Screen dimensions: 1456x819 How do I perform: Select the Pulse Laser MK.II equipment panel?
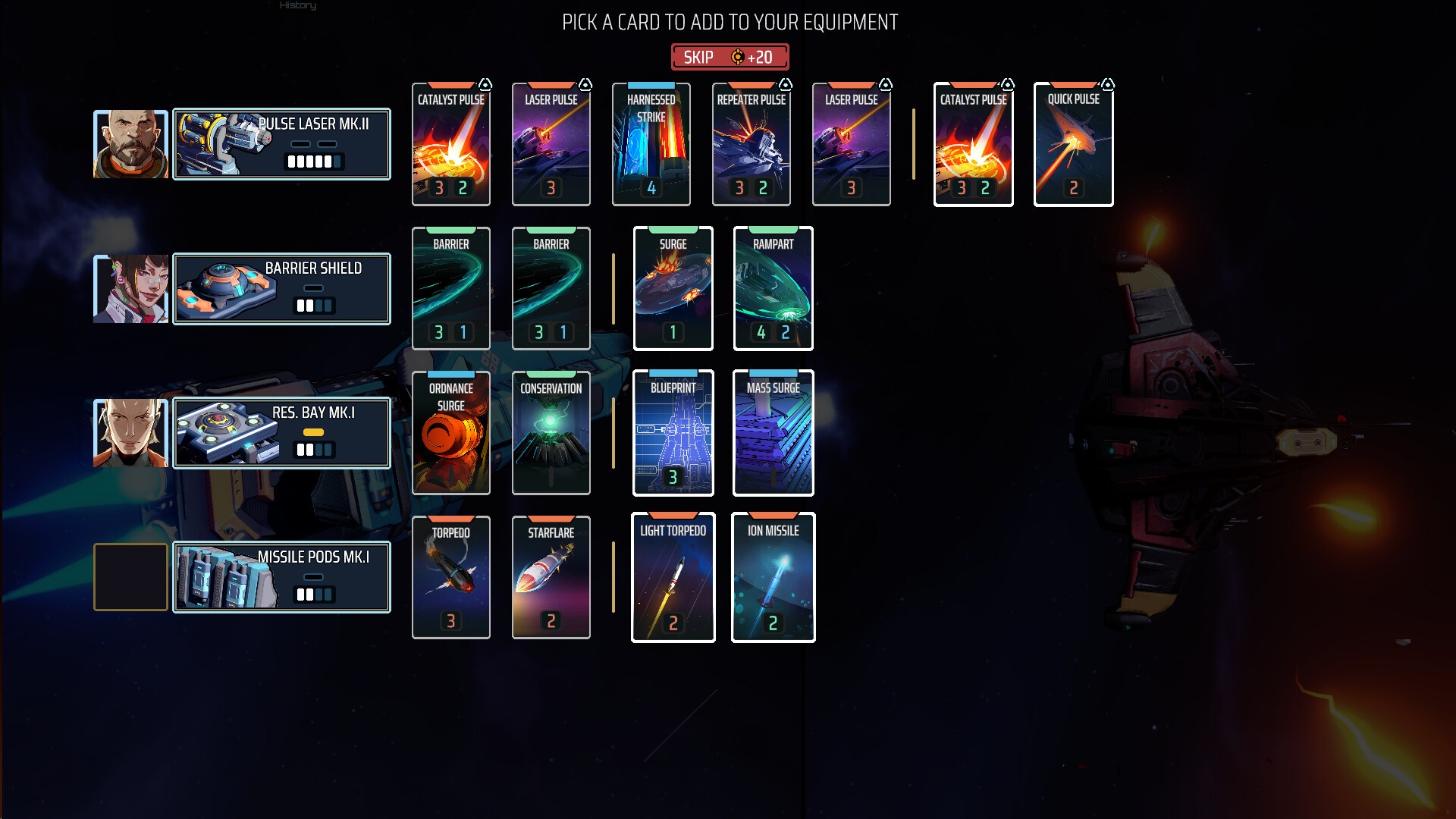pos(281,144)
